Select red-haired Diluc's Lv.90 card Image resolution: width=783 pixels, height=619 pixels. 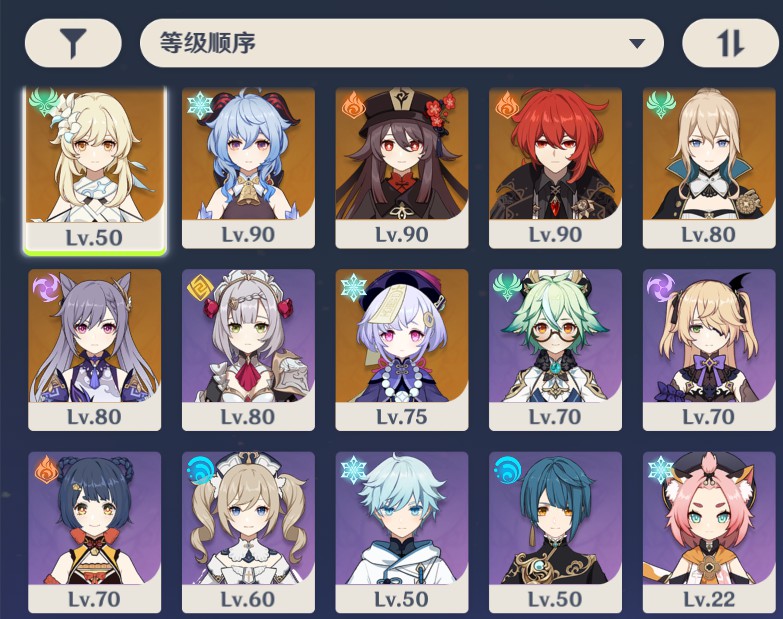click(x=555, y=165)
